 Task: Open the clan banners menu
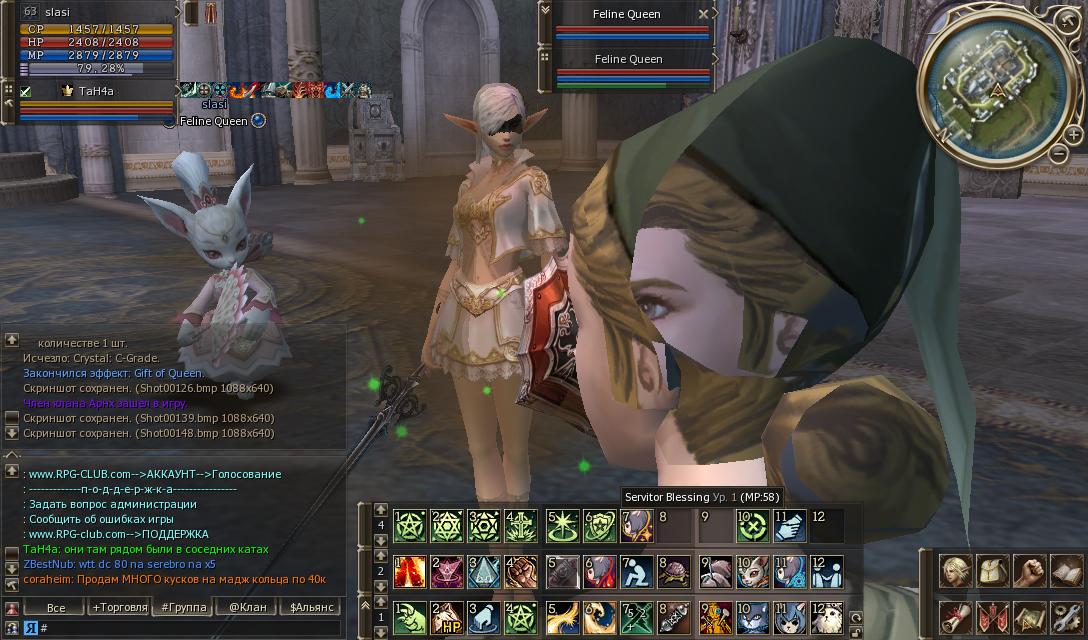(x=991, y=616)
